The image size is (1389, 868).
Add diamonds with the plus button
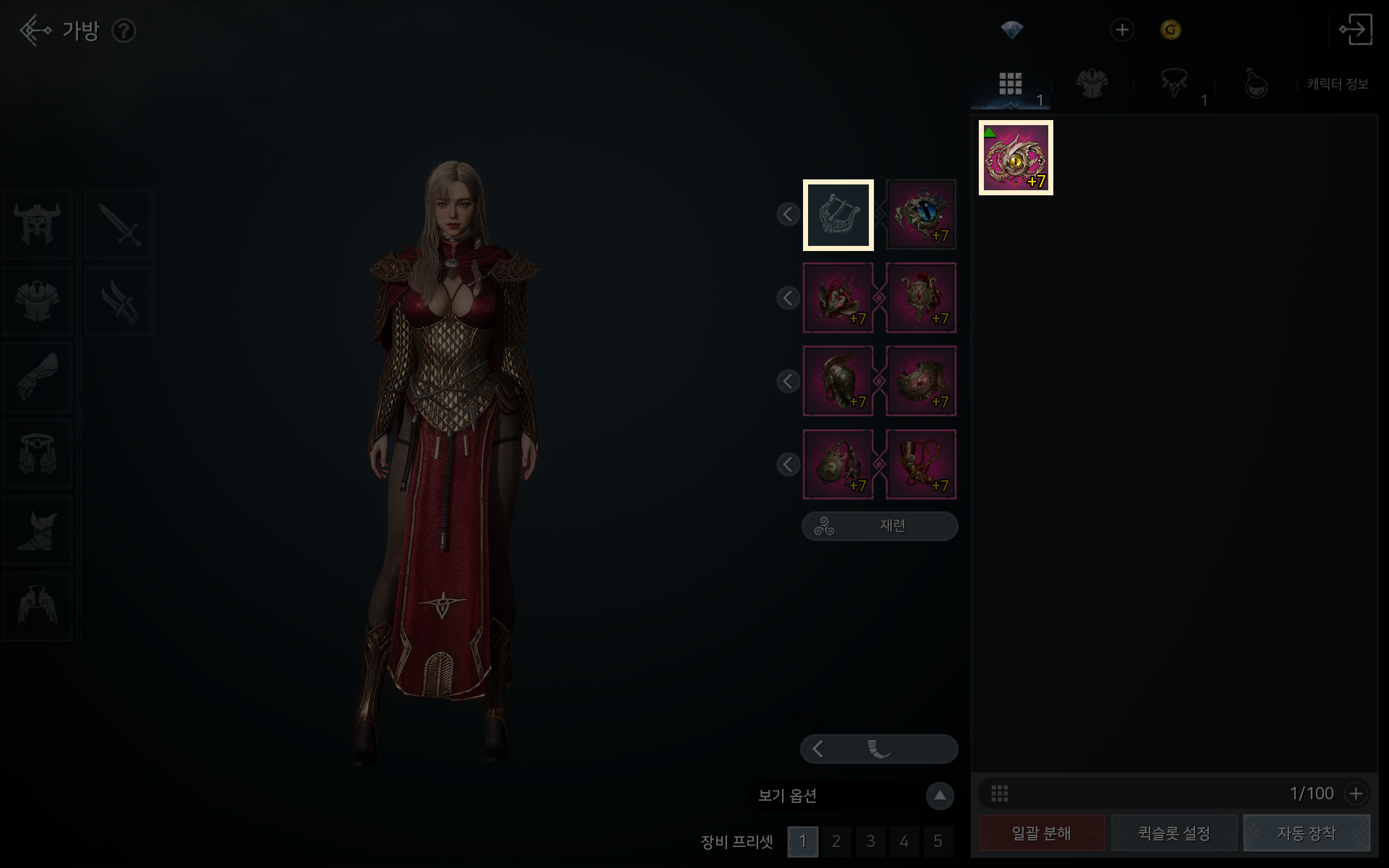[1122, 30]
